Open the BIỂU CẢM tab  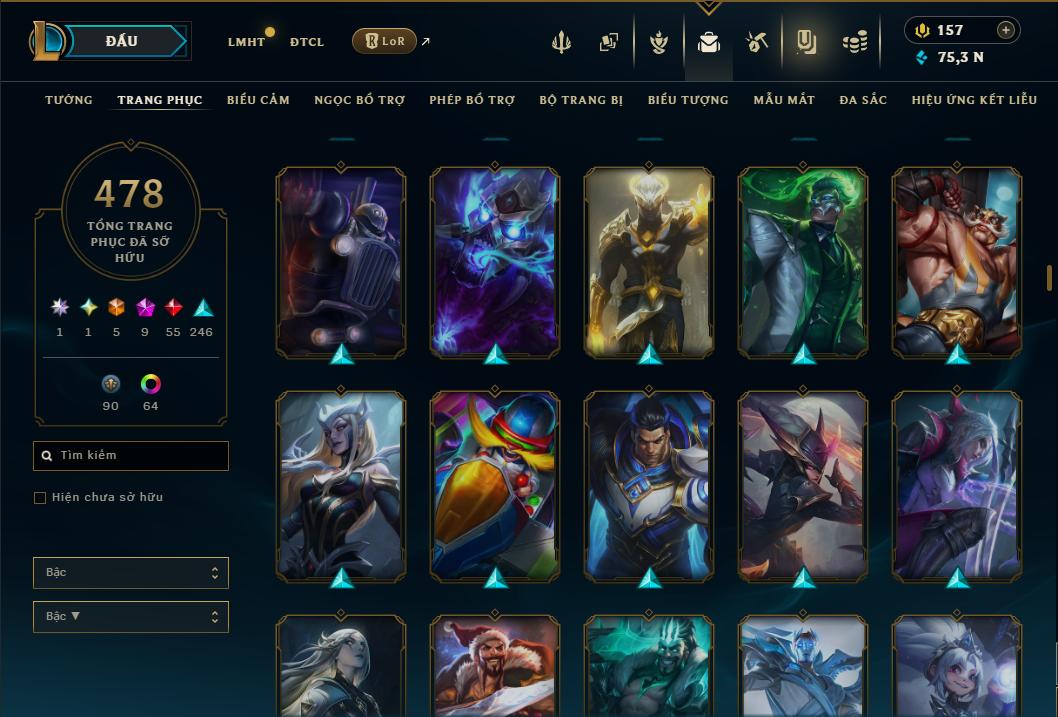click(258, 100)
